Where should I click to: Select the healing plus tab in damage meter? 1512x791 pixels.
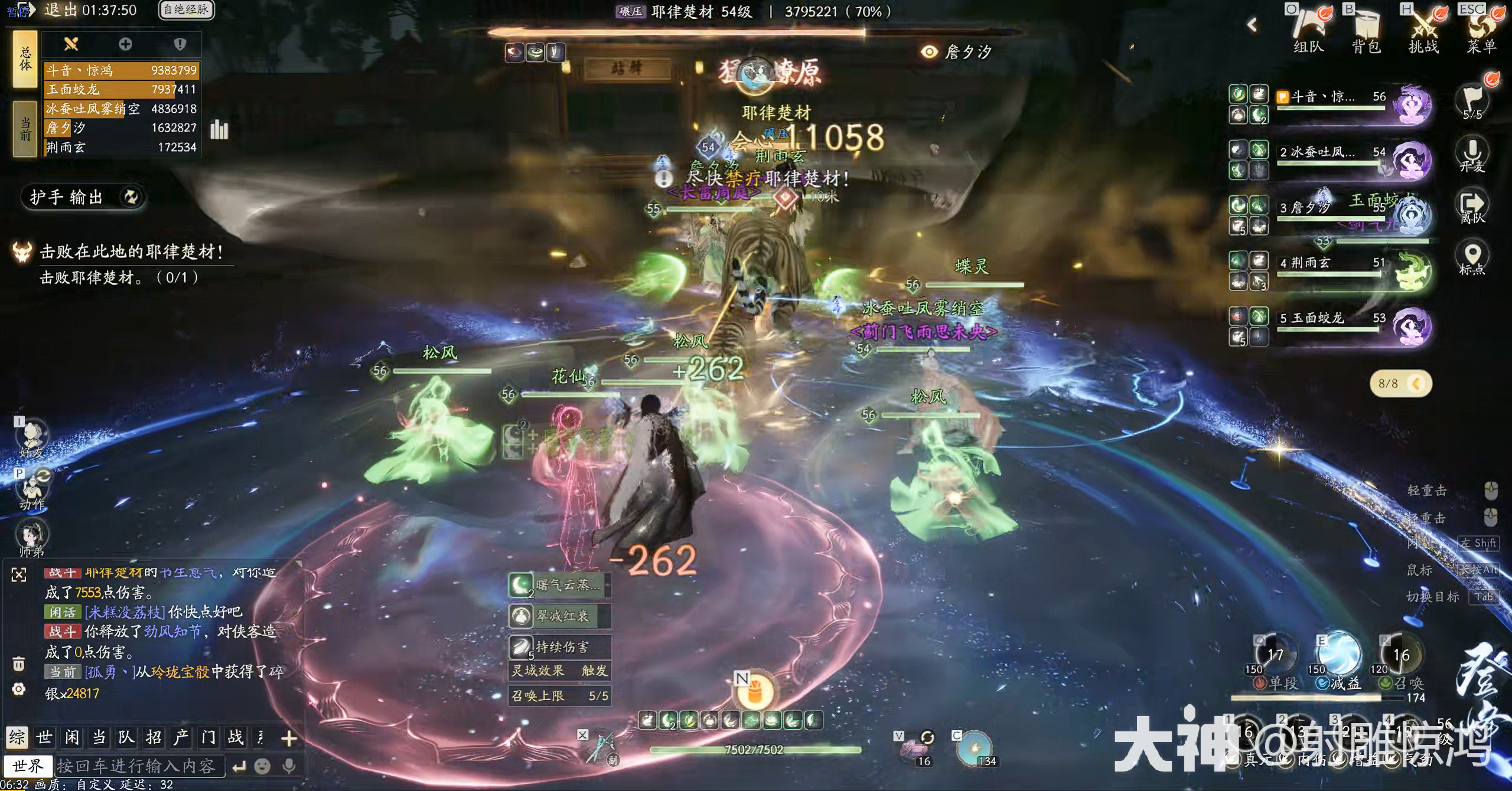click(125, 44)
